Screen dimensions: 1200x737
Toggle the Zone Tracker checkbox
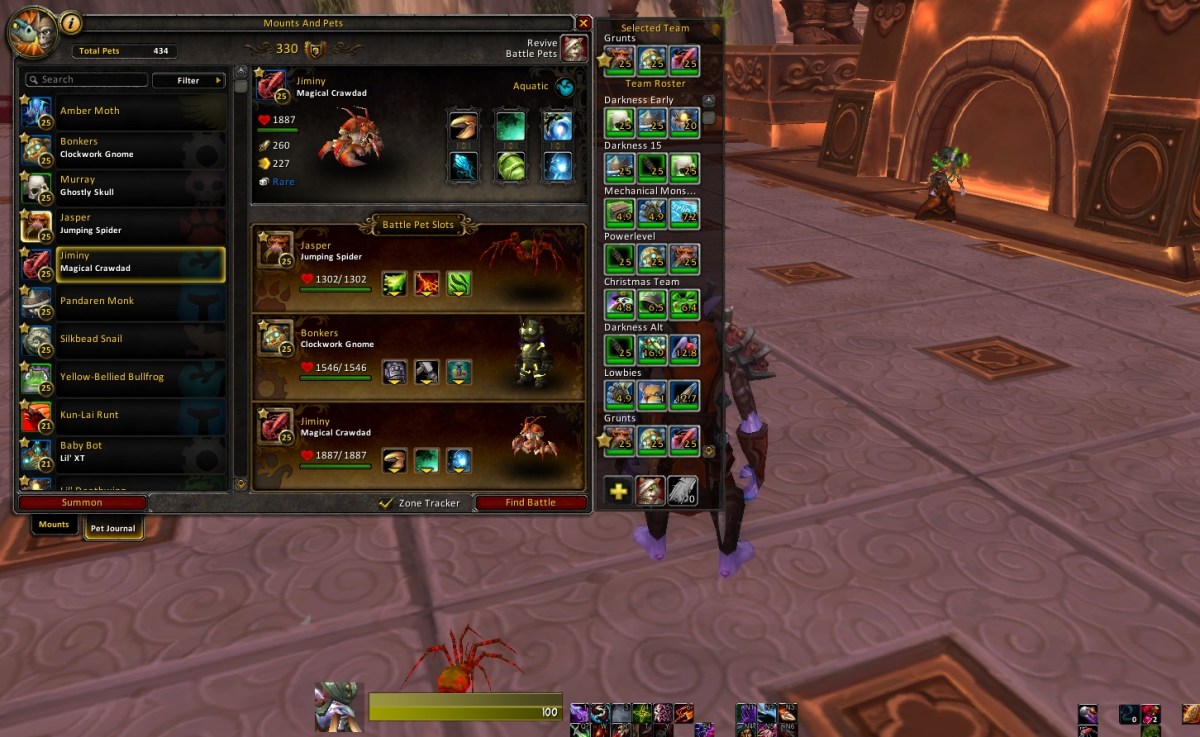coord(386,503)
